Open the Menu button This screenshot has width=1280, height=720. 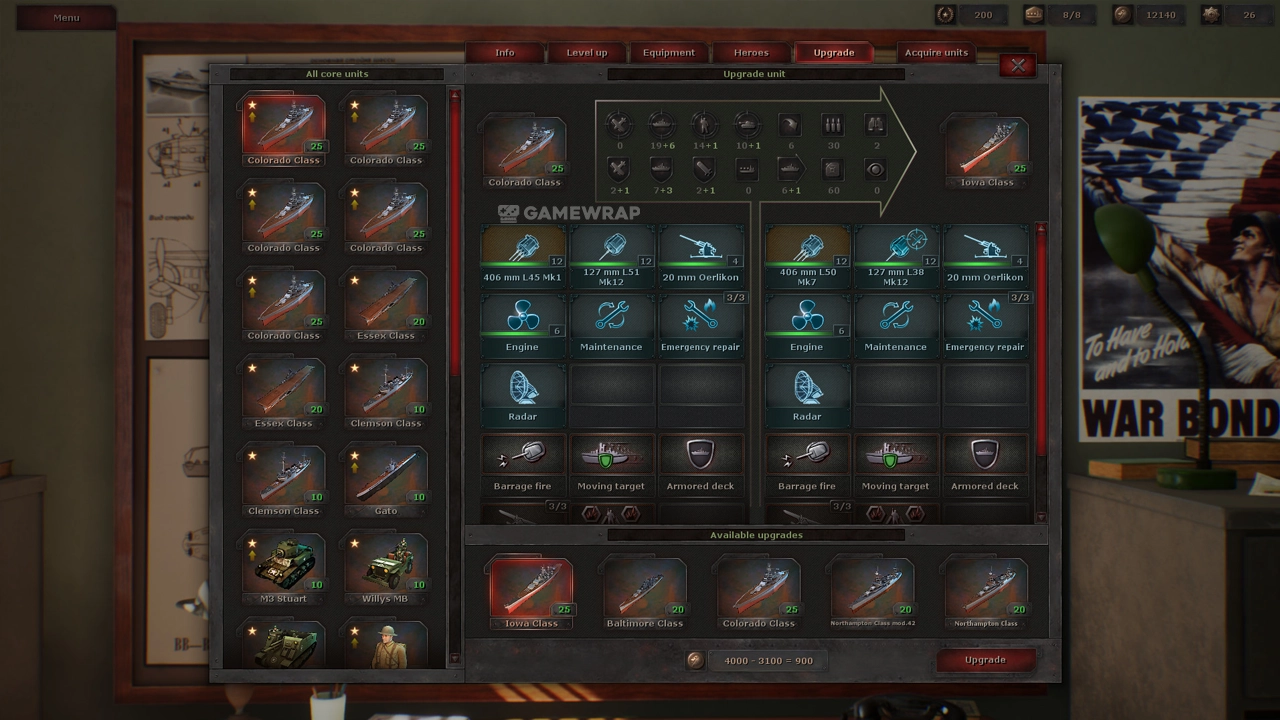[66, 17]
